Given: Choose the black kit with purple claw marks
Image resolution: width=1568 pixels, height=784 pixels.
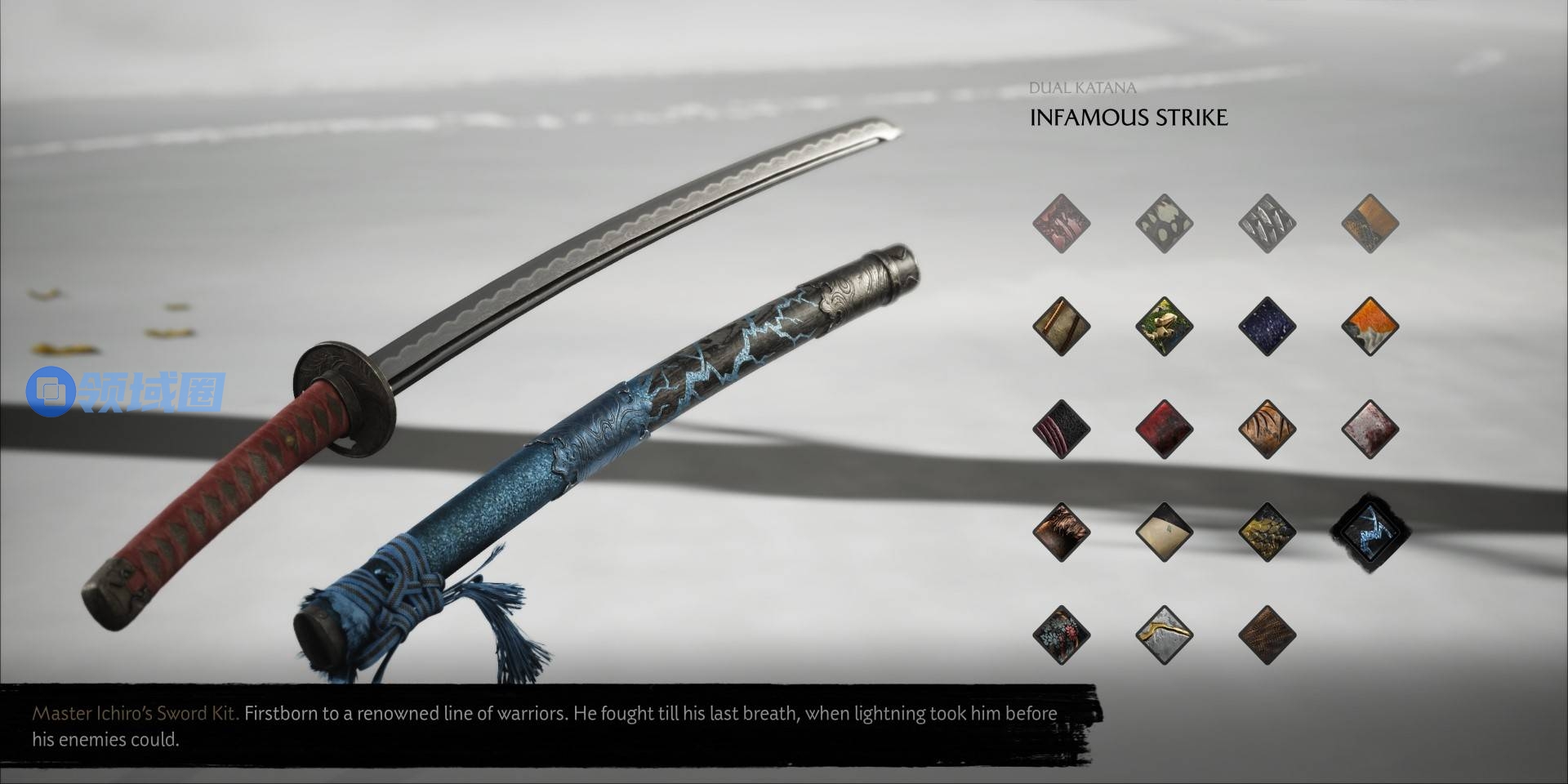Looking at the screenshot, I should [x=1062, y=429].
